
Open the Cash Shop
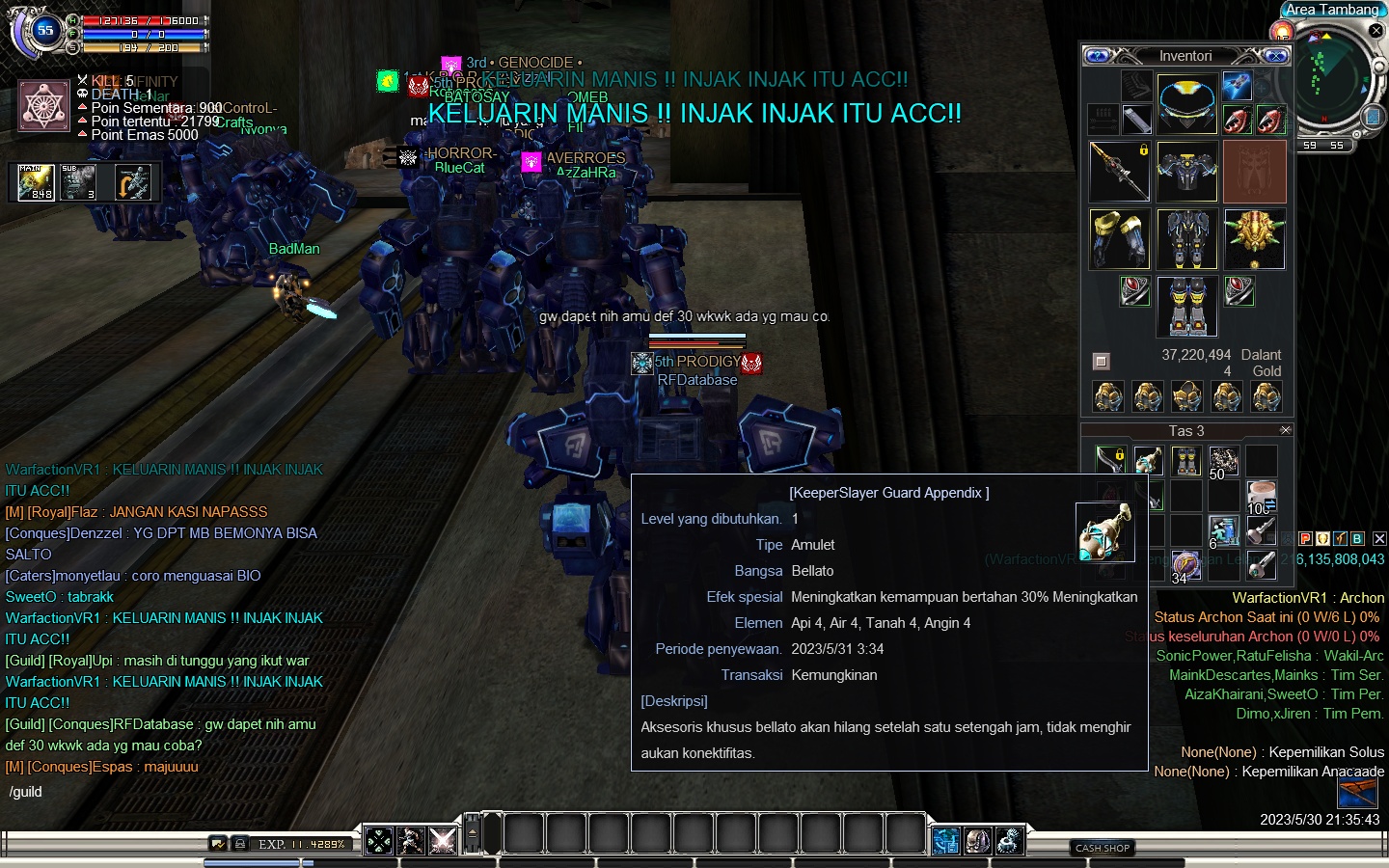click(x=1103, y=848)
